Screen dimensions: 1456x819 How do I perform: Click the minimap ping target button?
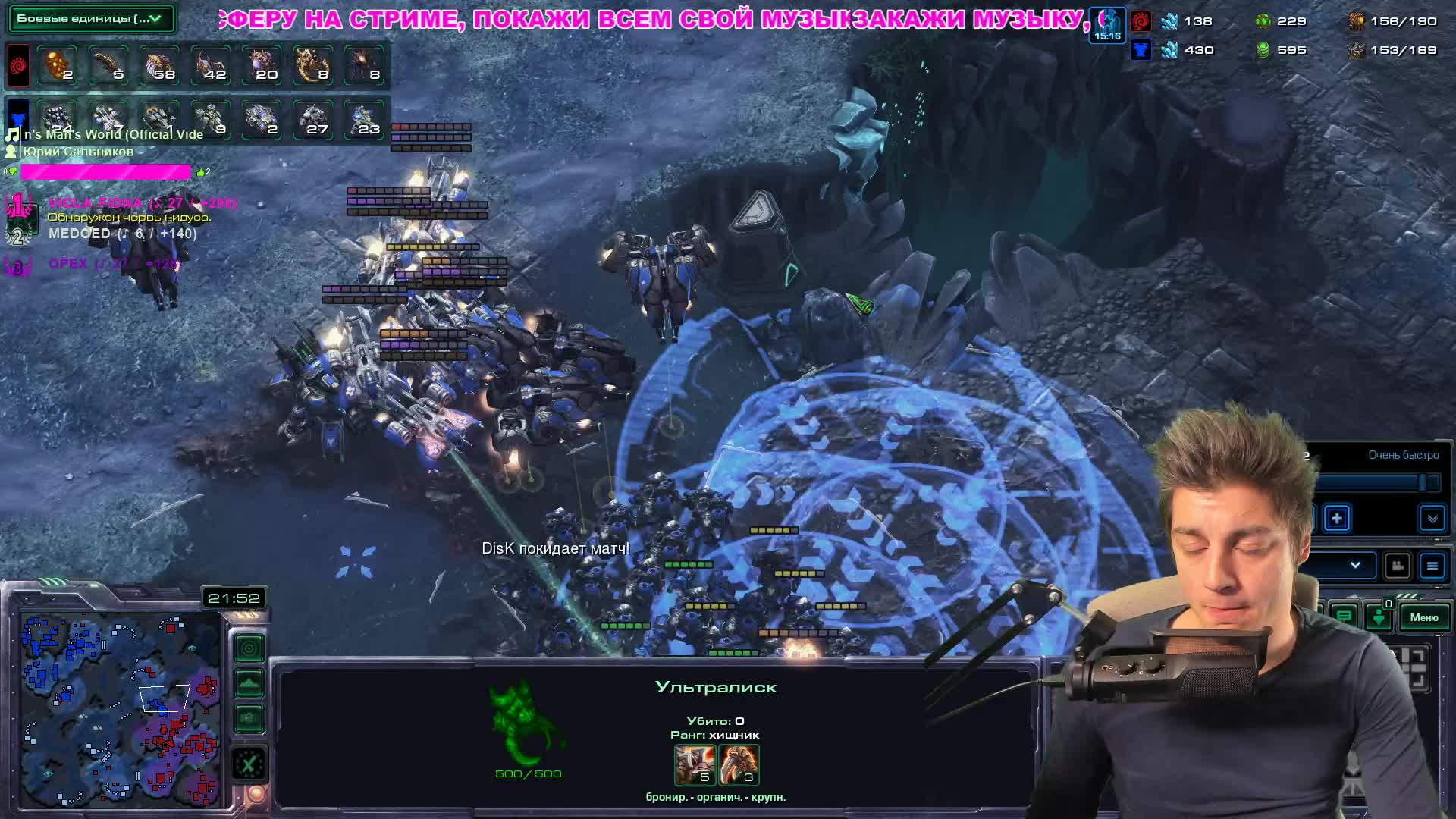[249, 648]
